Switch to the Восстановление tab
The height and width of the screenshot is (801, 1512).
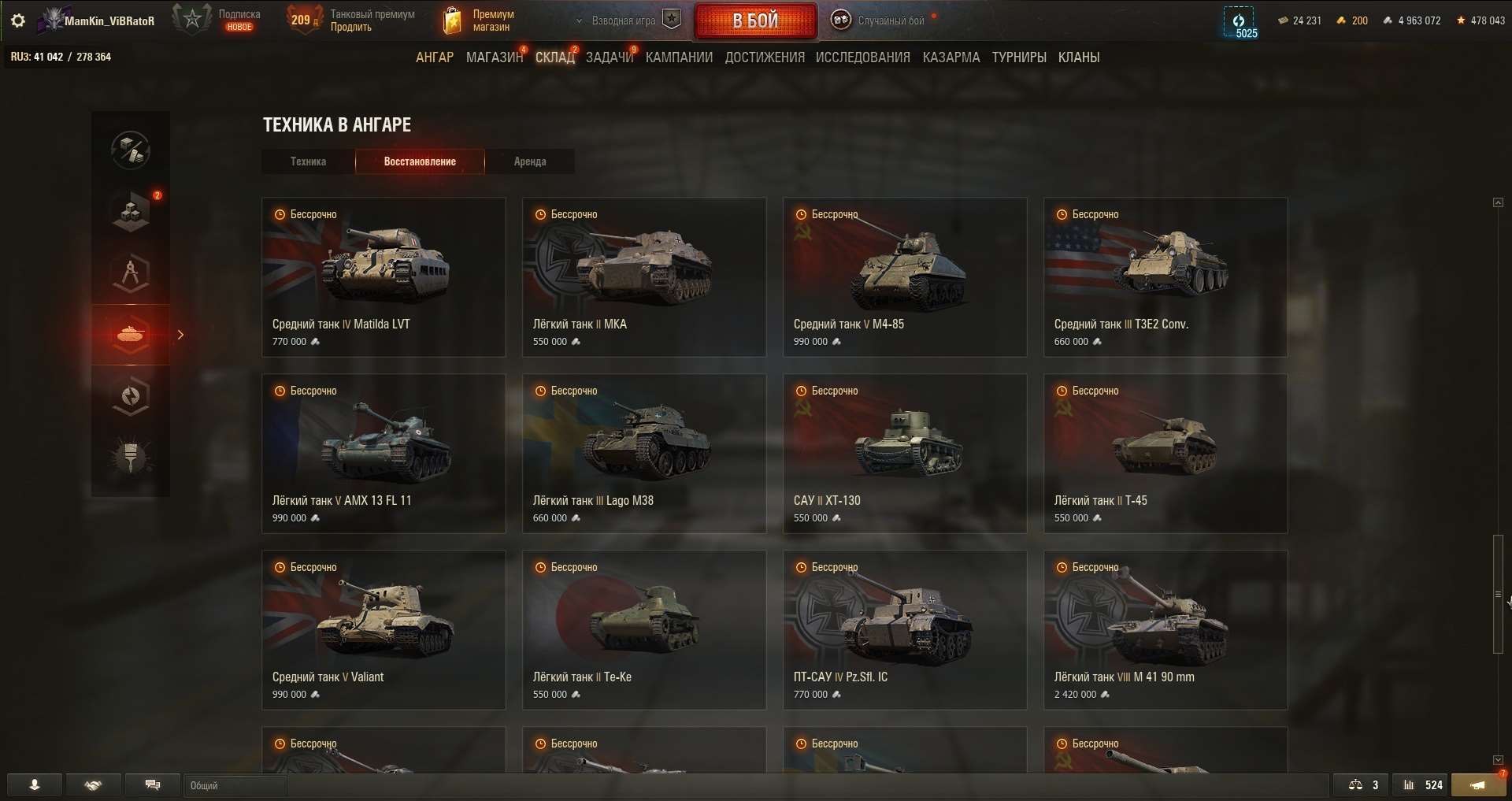420,161
